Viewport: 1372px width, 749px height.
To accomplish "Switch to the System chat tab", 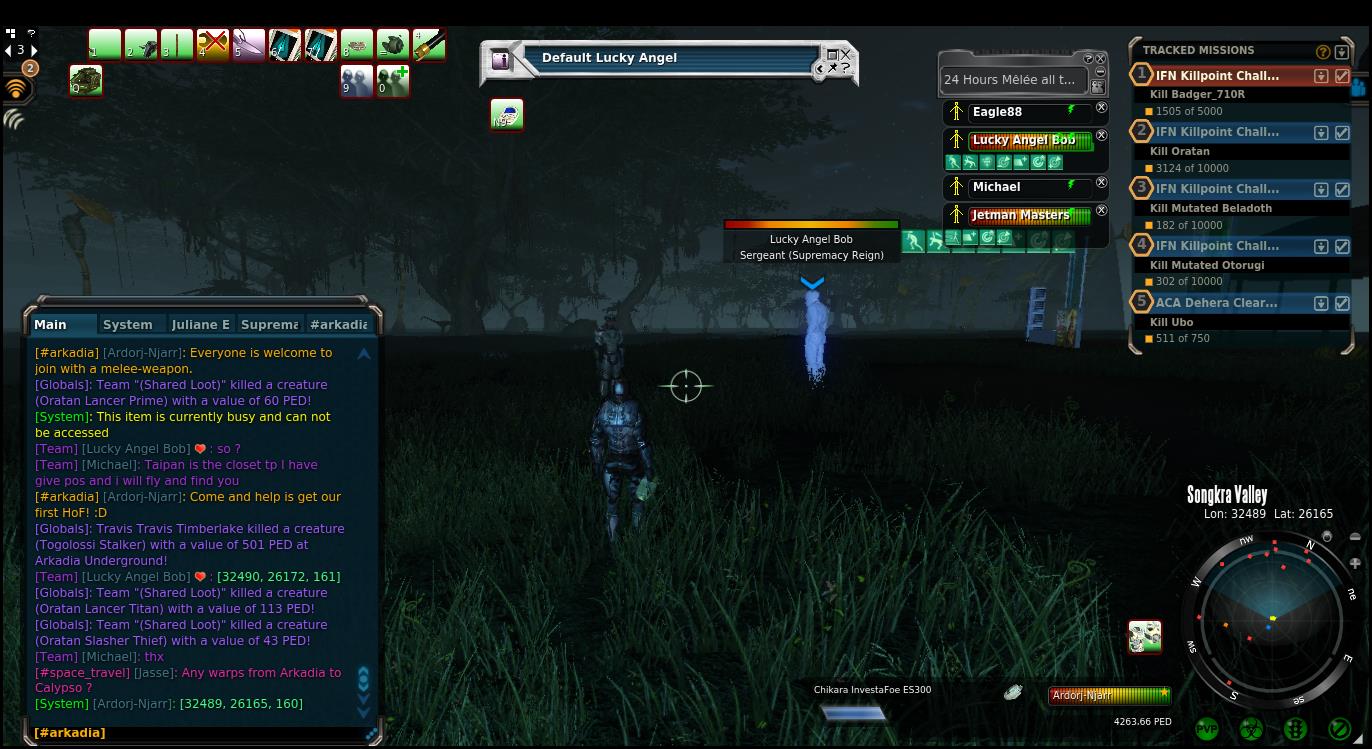I will point(128,325).
